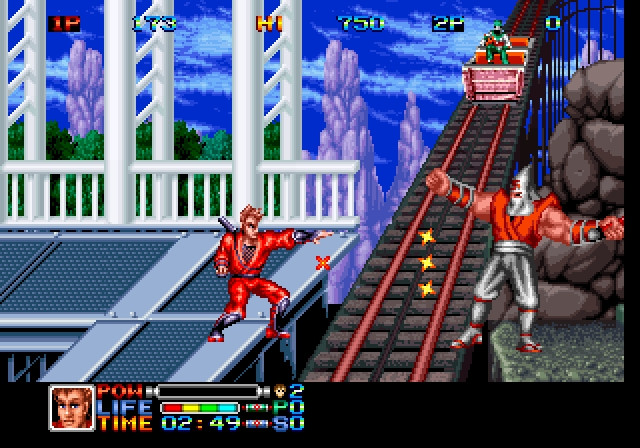Click the player character portrait
The image size is (640, 448).
[71, 407]
